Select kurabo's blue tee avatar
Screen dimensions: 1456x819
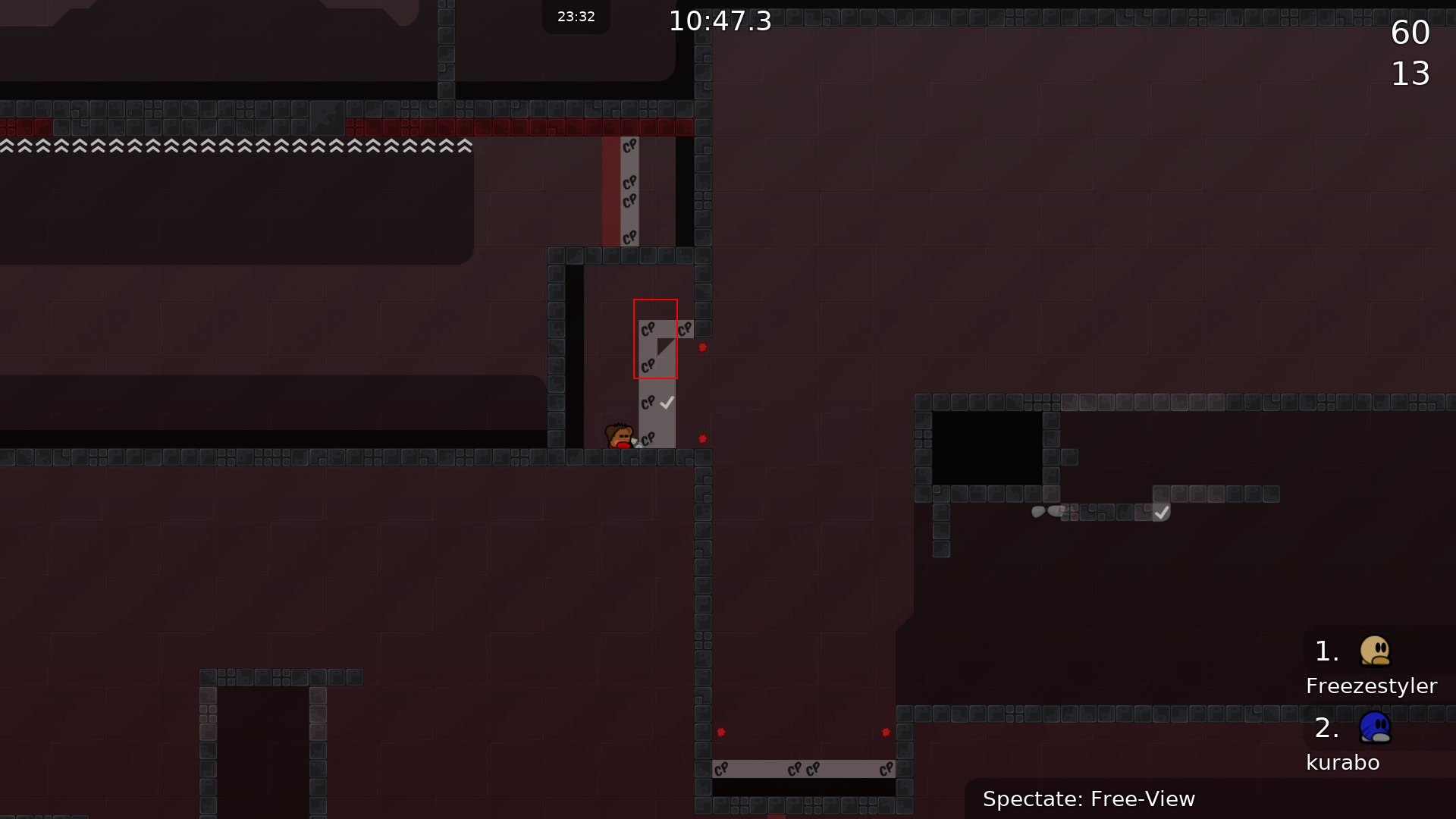tap(1376, 728)
